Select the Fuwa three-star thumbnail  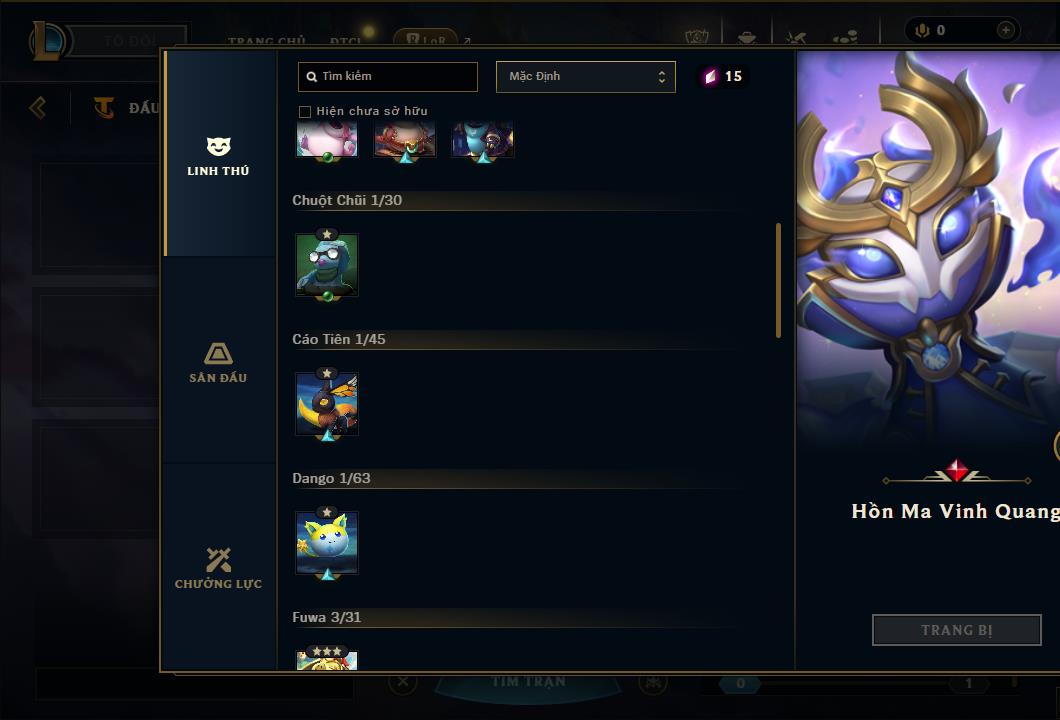(x=327, y=660)
